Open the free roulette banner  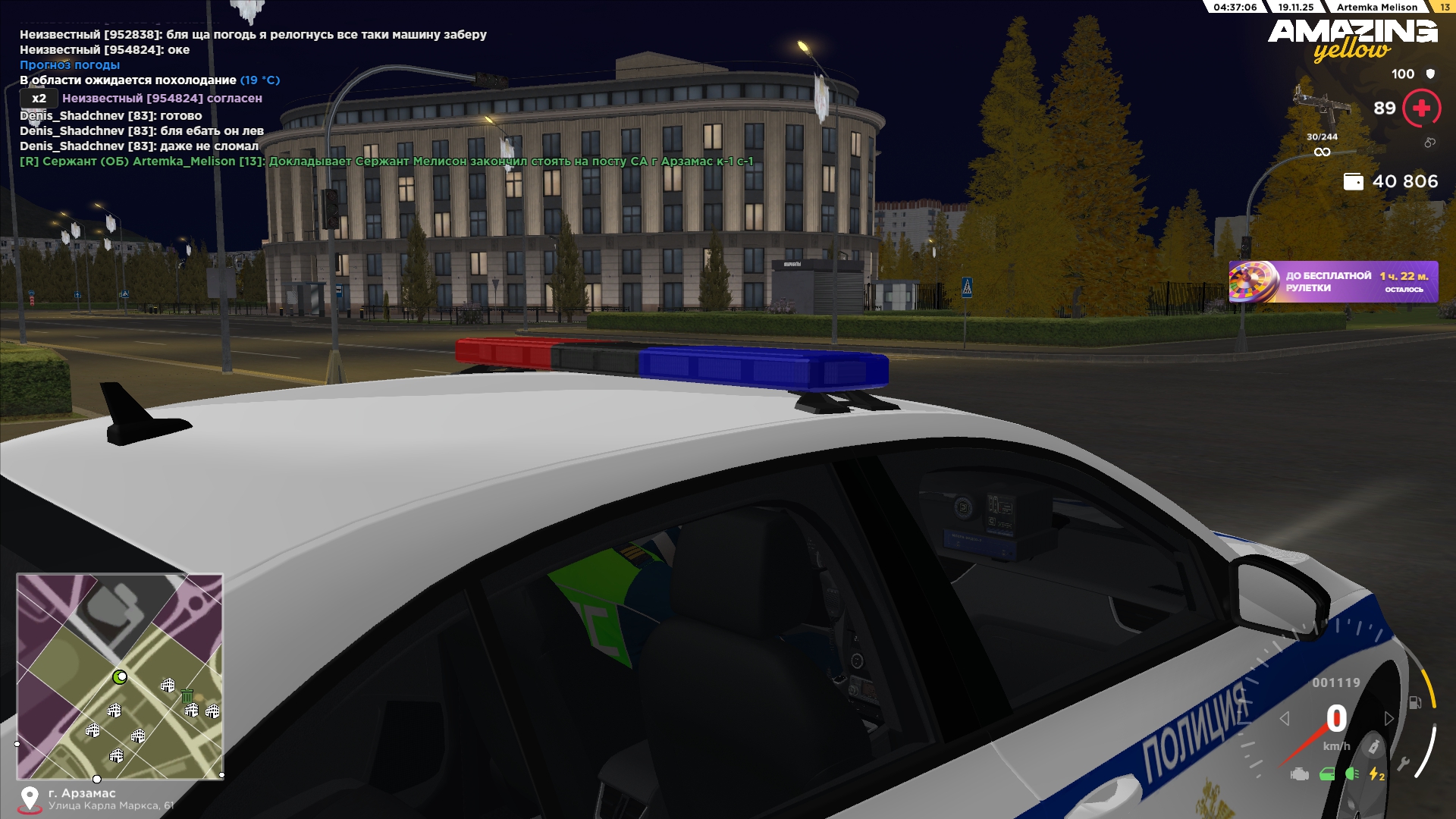[x=1333, y=282]
